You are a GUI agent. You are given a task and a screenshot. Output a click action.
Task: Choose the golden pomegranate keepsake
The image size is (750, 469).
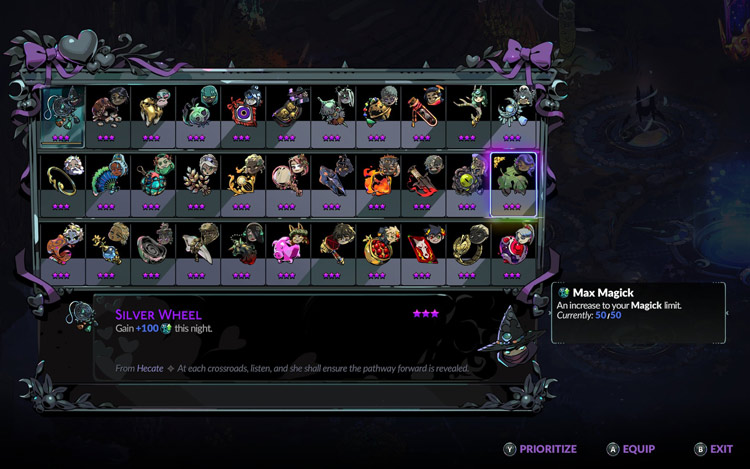376,249
